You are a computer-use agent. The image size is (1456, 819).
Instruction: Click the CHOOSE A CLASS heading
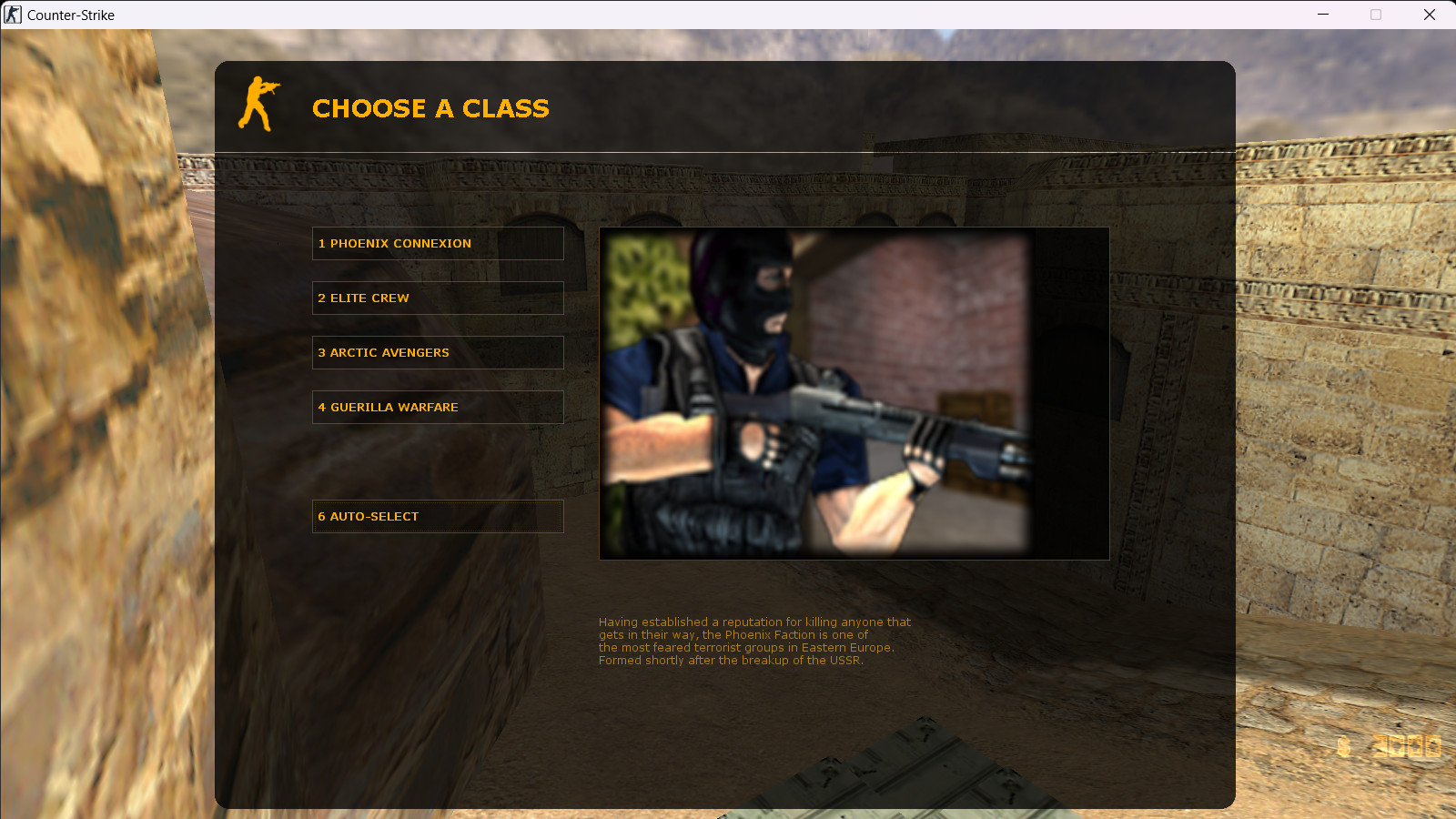[x=430, y=108]
